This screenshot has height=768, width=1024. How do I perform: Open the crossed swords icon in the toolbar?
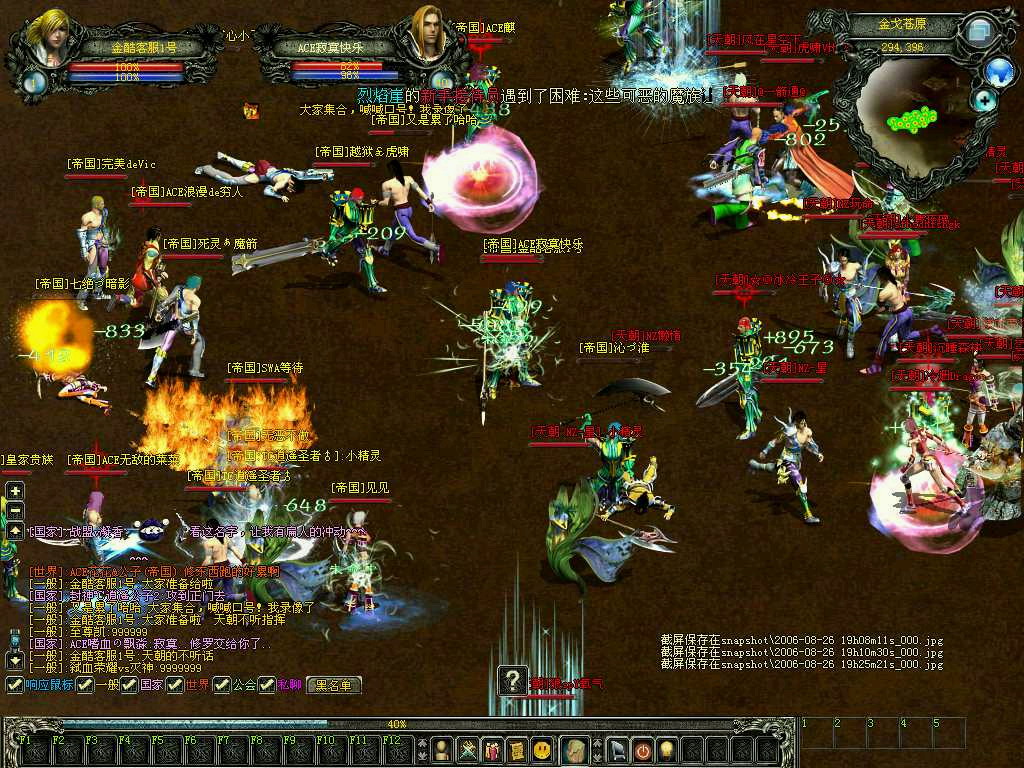[467, 748]
